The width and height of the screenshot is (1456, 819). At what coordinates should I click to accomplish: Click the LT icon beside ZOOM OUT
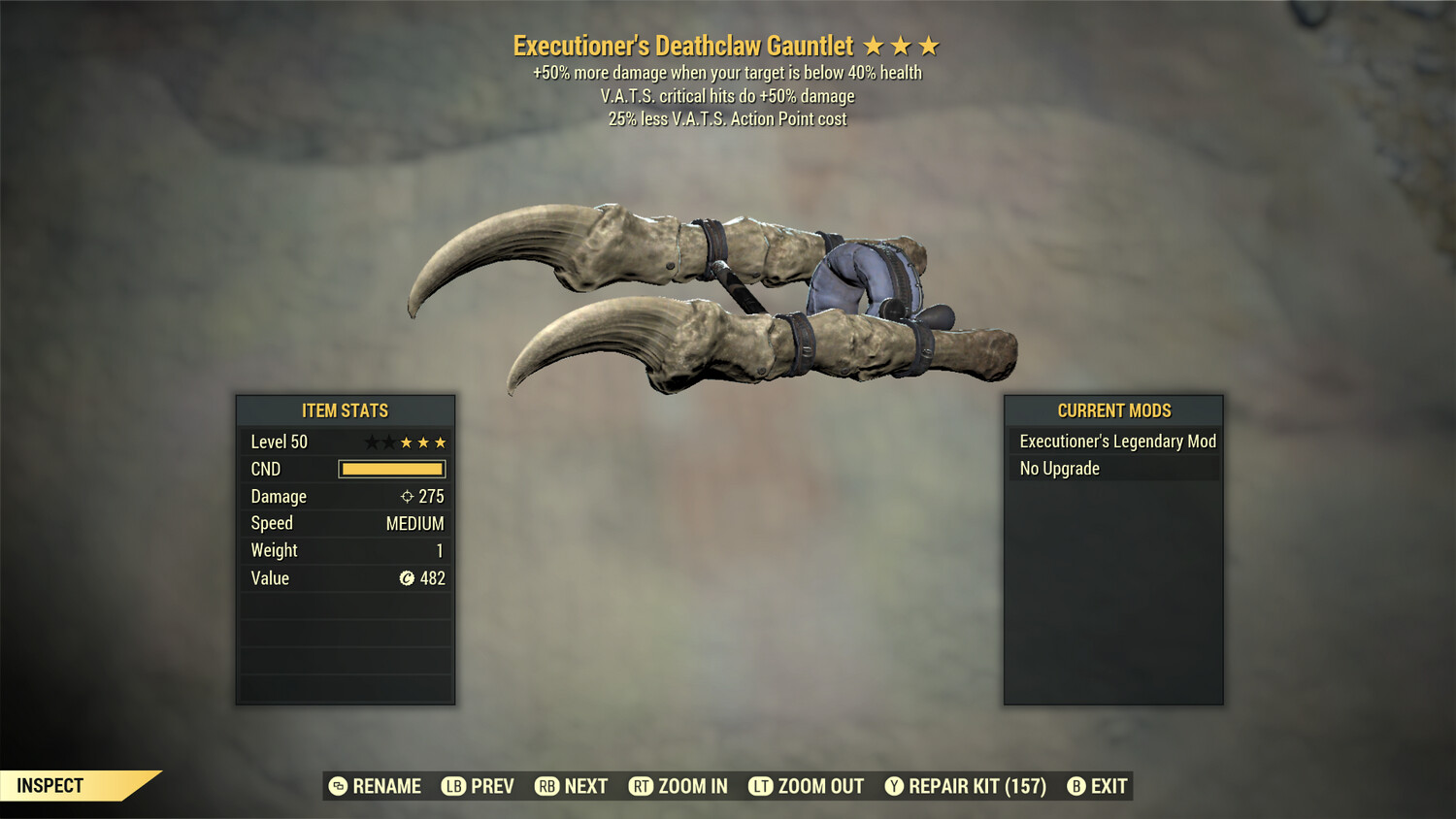(763, 786)
